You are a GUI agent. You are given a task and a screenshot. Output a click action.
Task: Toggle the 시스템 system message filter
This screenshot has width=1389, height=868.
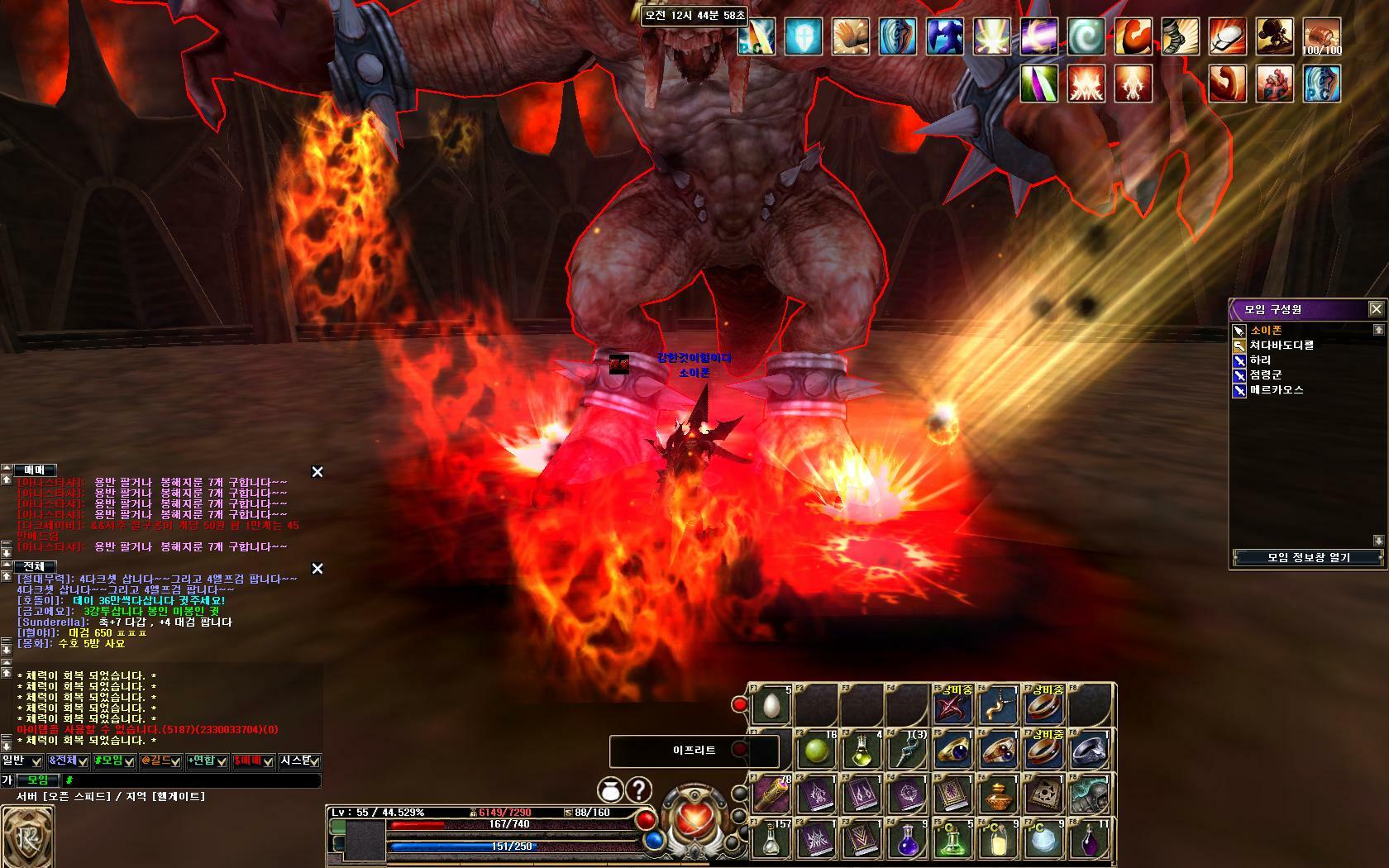tap(299, 761)
